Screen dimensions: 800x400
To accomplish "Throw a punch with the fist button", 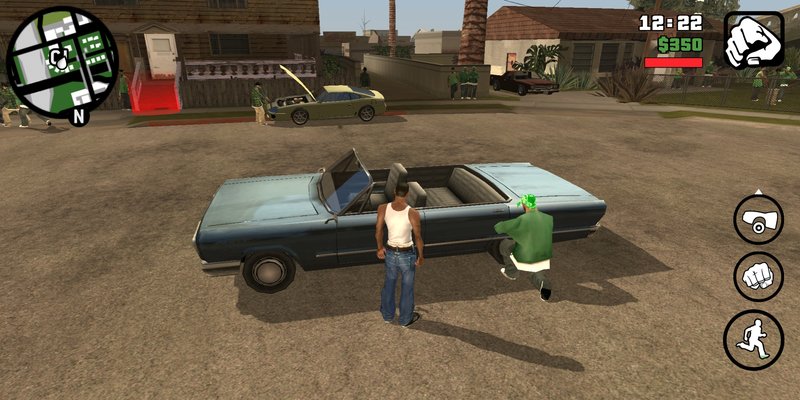I will 759,277.
